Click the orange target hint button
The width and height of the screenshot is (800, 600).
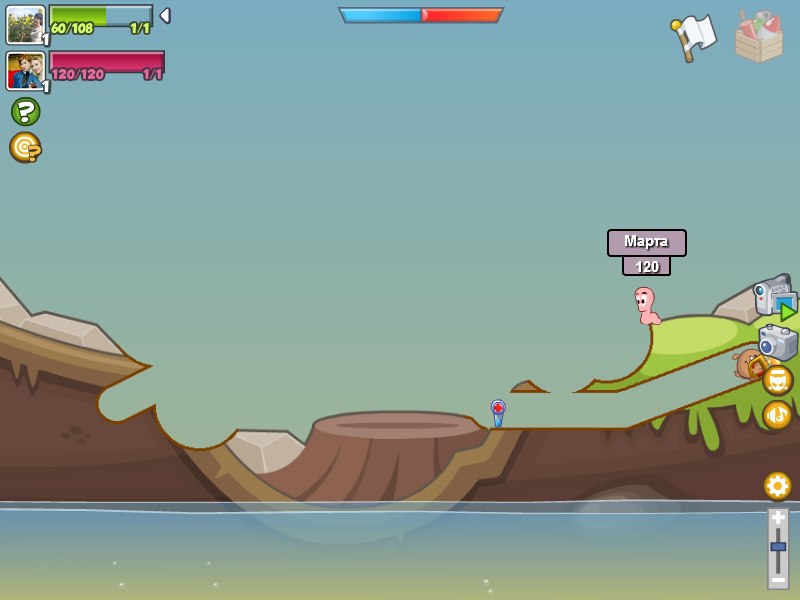(x=25, y=147)
